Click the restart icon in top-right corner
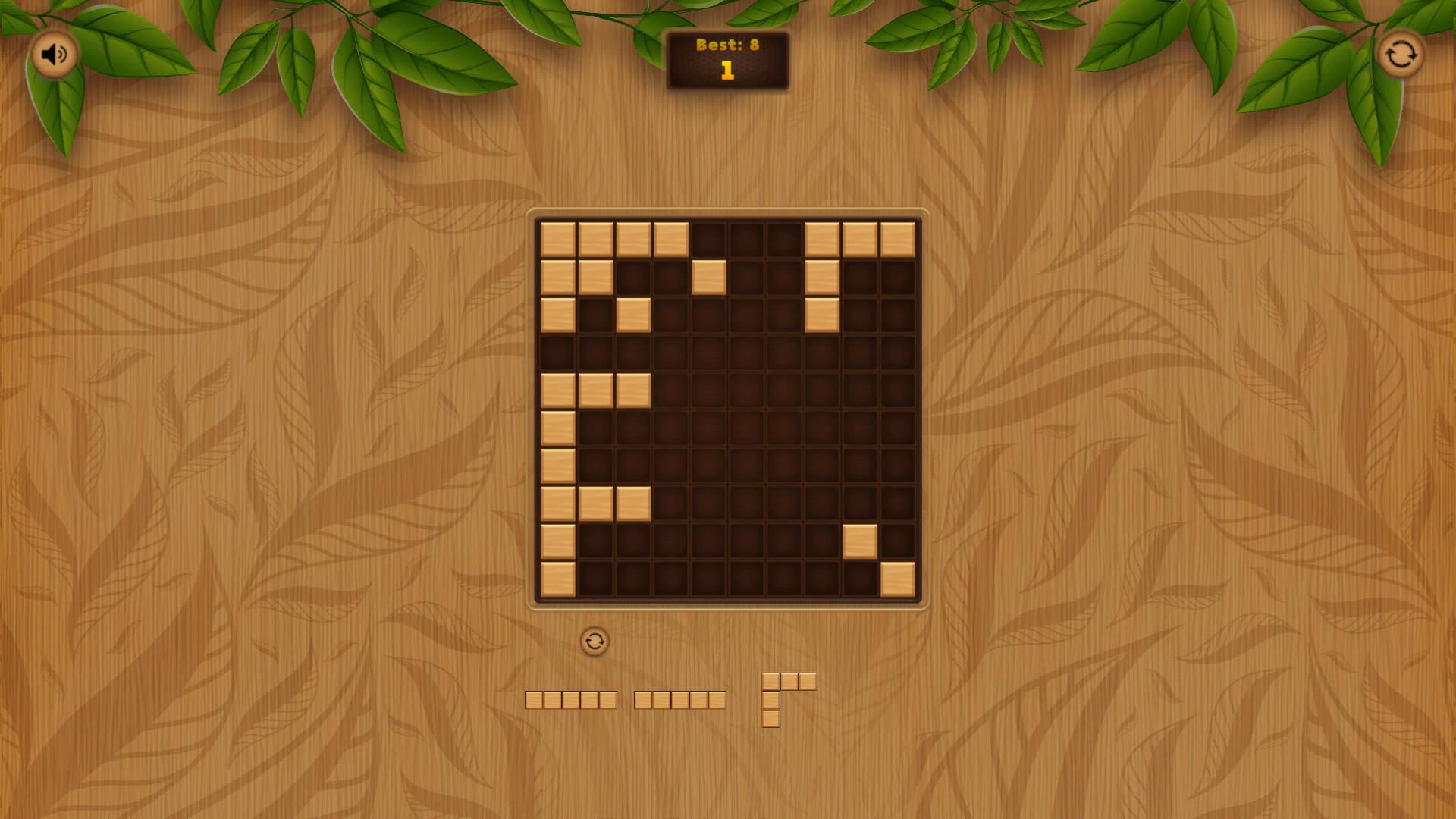The image size is (1456, 819). (1401, 53)
